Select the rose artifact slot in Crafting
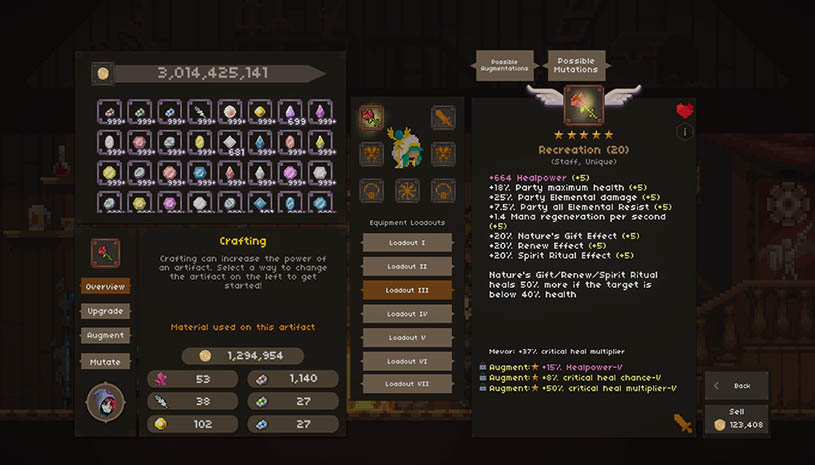Image resolution: width=815 pixels, height=465 pixels. click(106, 253)
